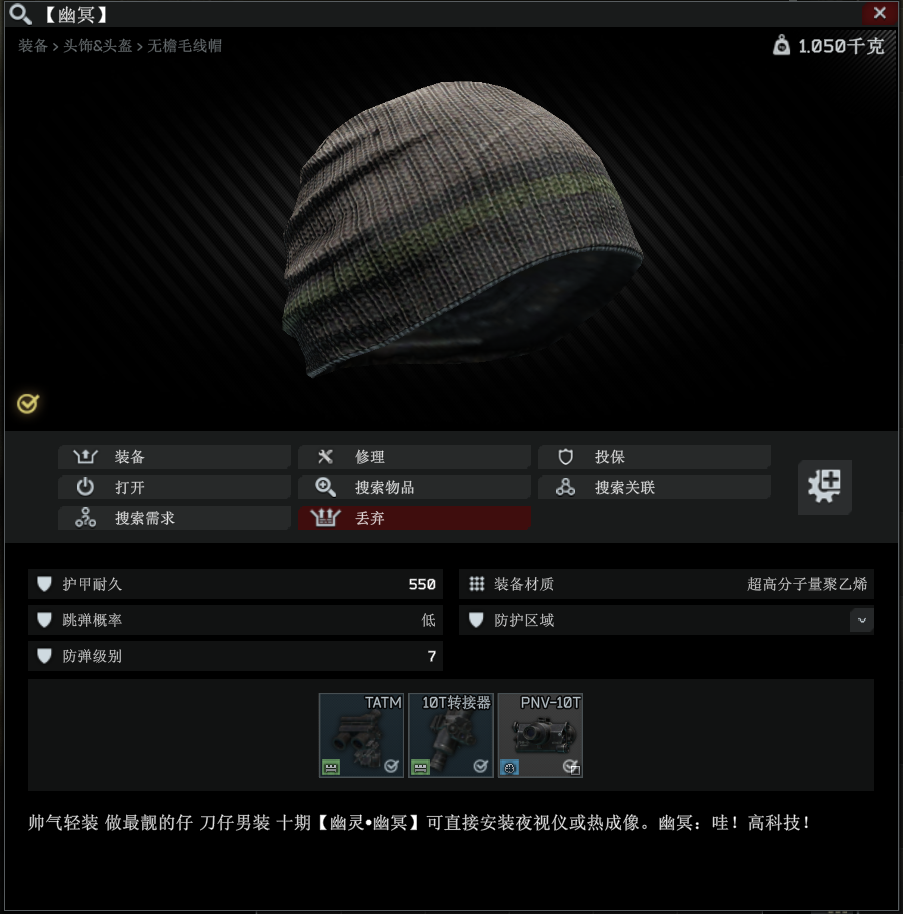903x914 pixels.
Task: Select the PNV-10T night vision slot
Action: [x=540, y=735]
